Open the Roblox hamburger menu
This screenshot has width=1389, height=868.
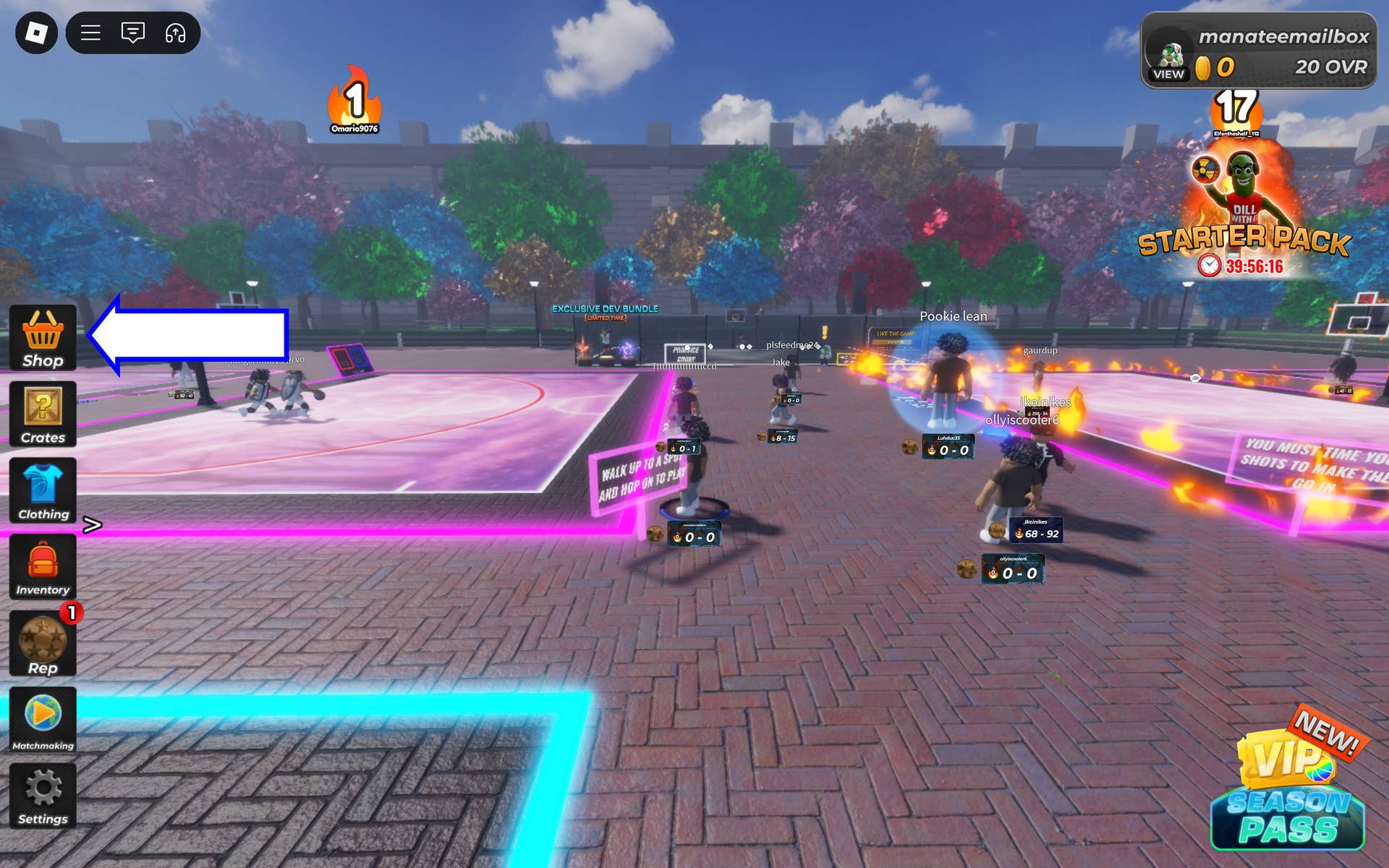[89, 33]
